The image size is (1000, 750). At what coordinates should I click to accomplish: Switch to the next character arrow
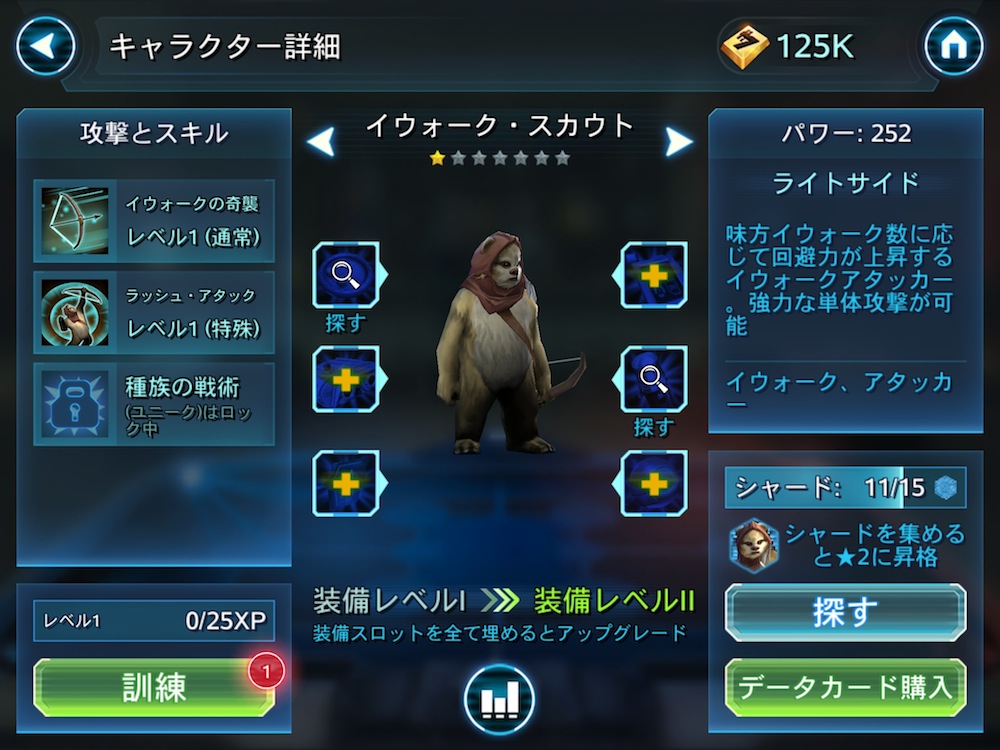pos(679,141)
